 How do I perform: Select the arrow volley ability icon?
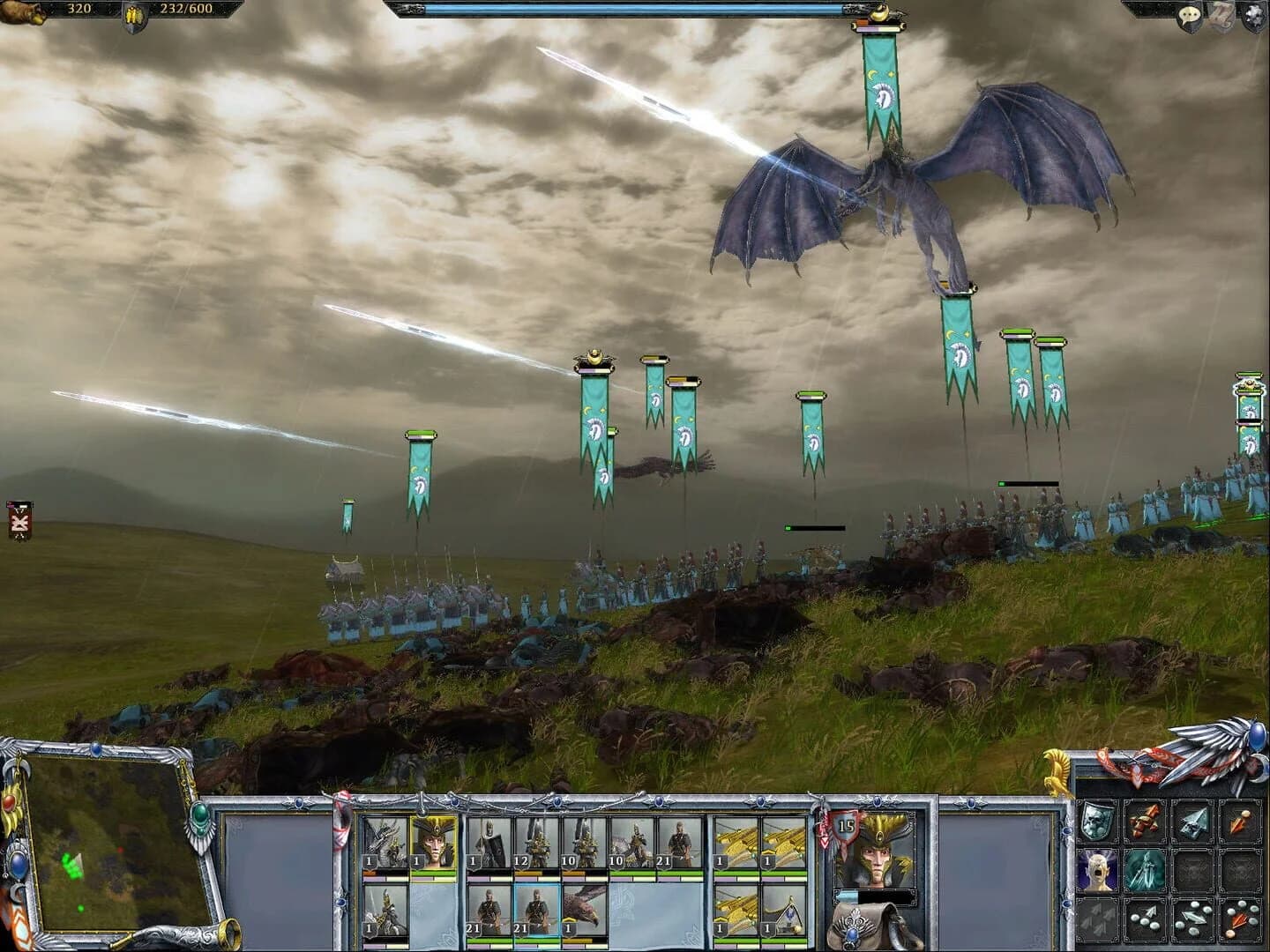click(x=1096, y=919)
